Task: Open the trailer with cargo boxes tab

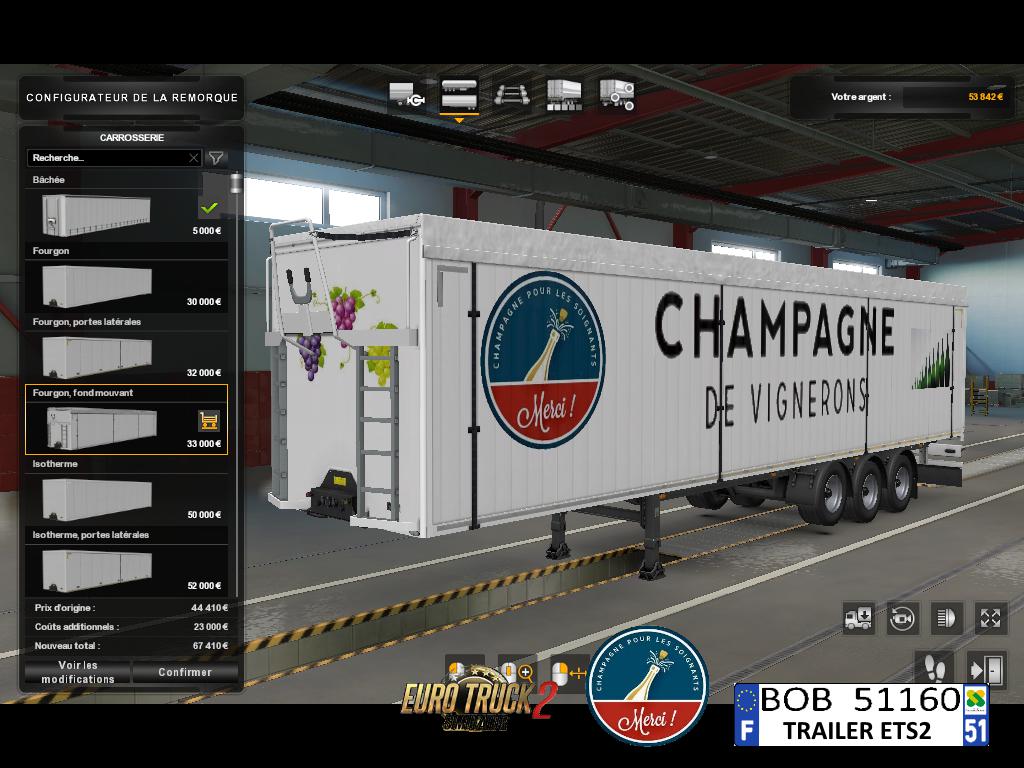Action: [x=564, y=96]
